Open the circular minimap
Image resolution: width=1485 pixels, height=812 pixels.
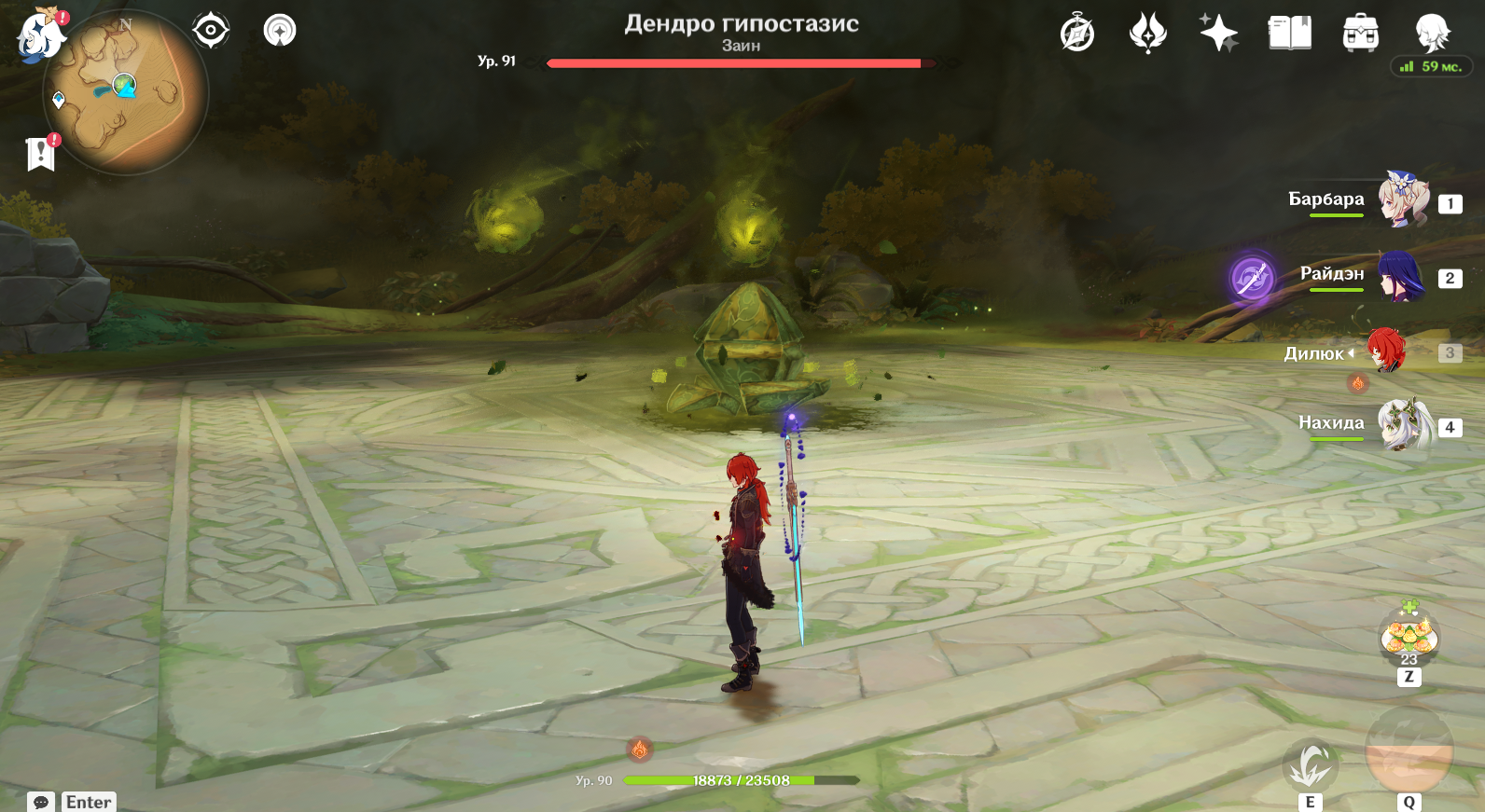[x=125, y=92]
